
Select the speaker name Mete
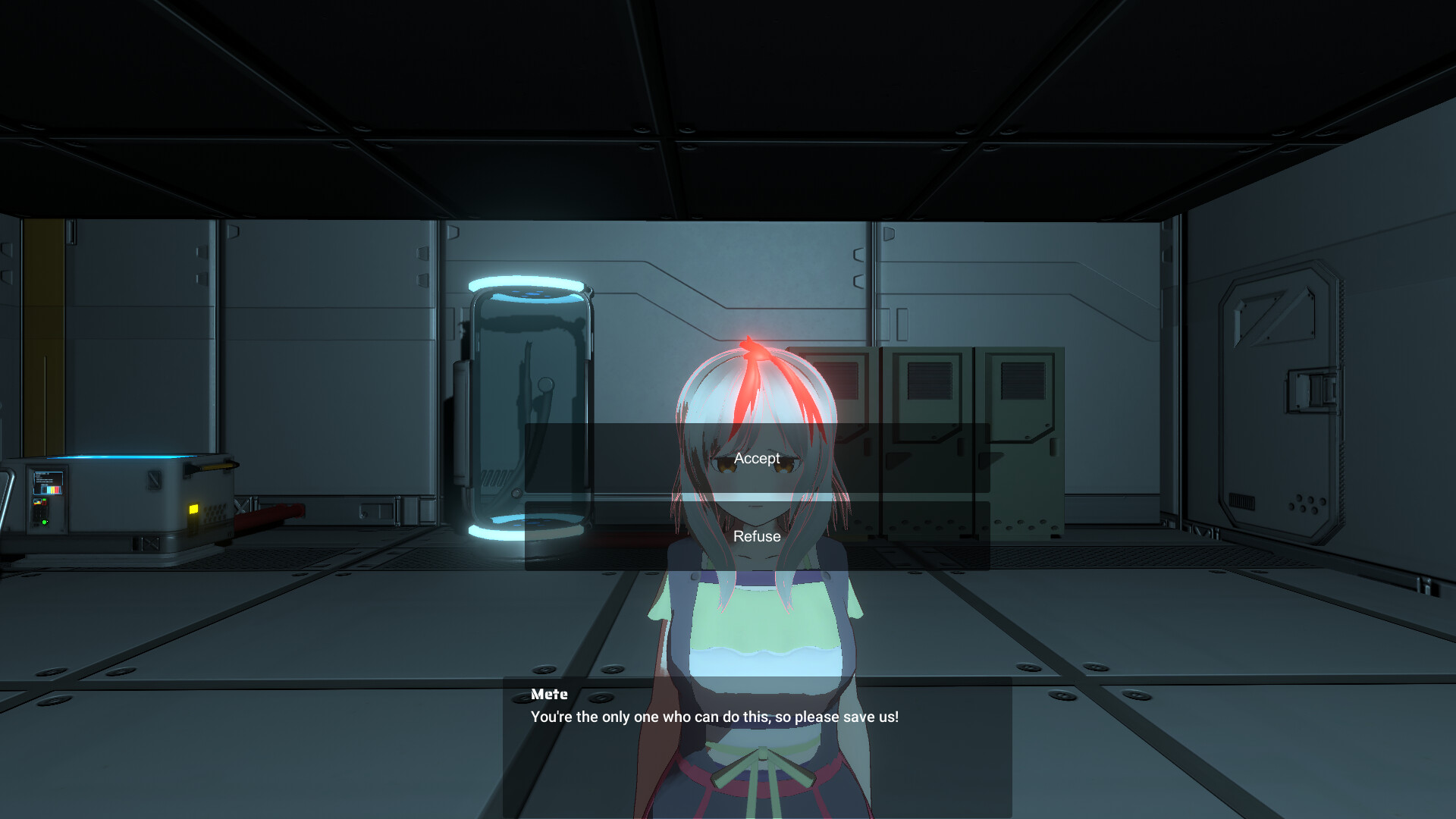(549, 694)
